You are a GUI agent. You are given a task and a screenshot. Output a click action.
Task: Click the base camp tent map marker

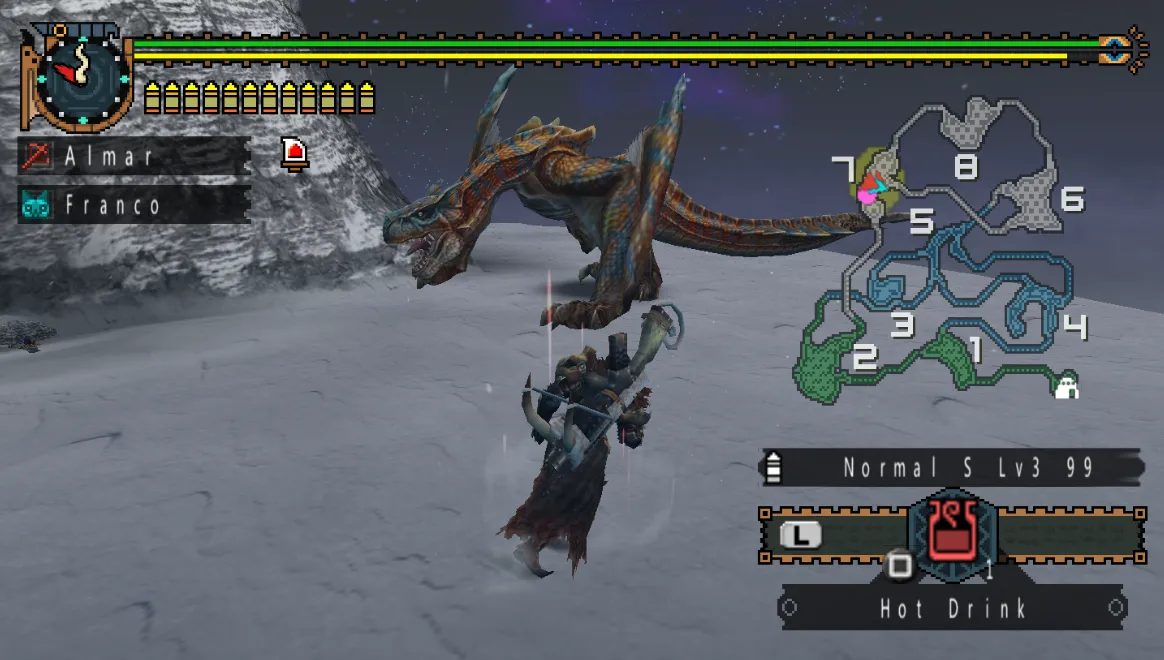click(1067, 387)
